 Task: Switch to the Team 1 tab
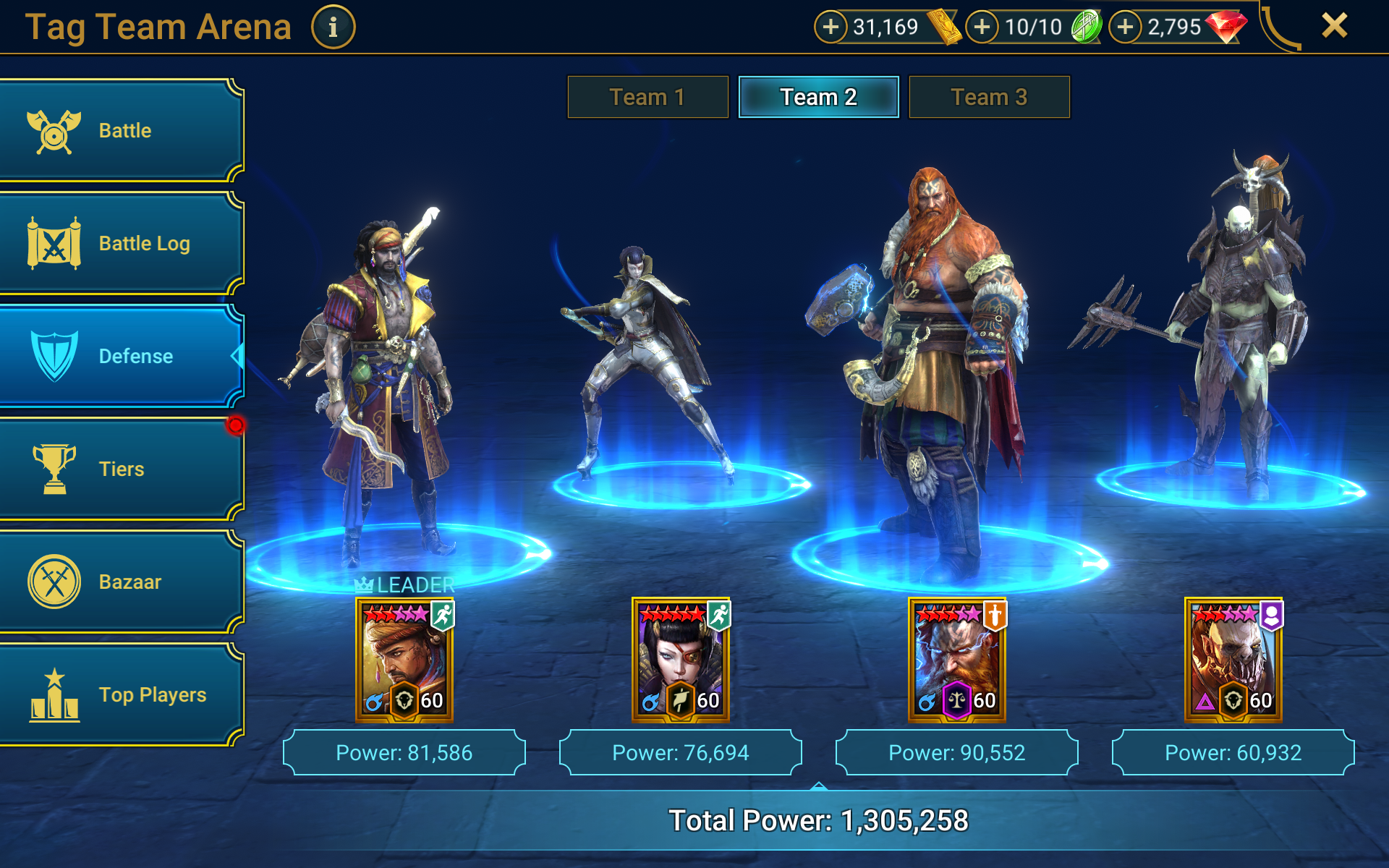[647, 97]
